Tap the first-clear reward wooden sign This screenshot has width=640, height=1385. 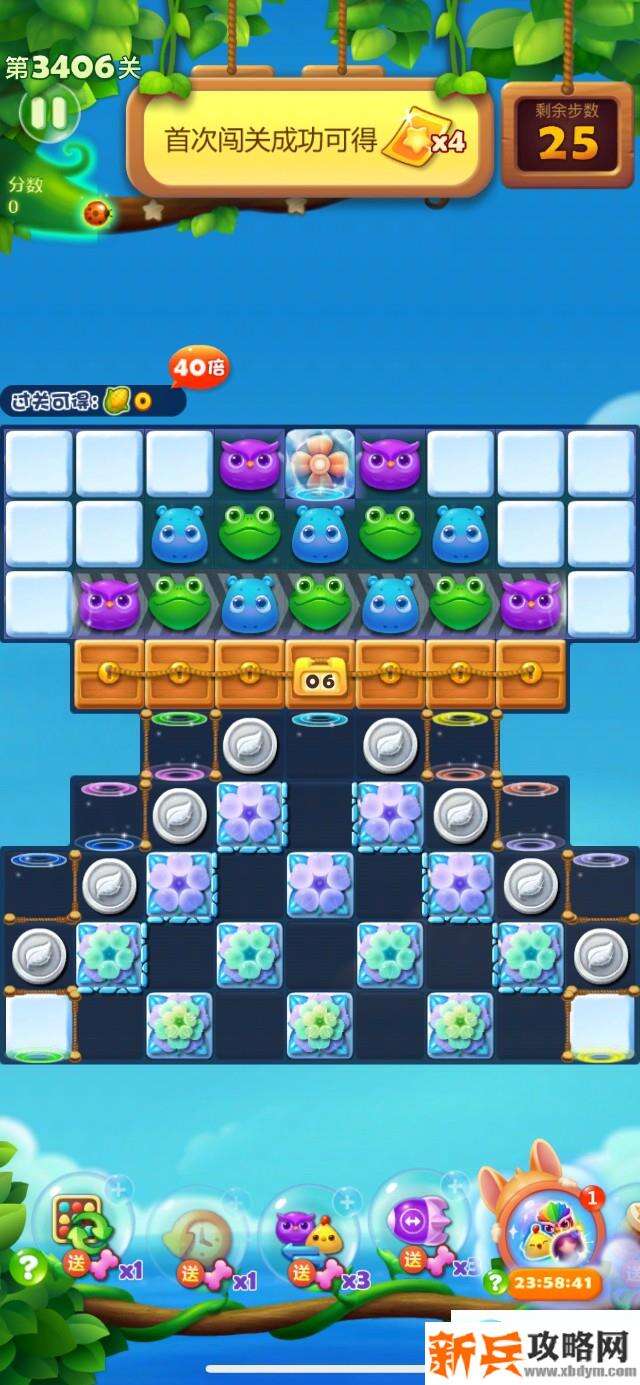click(x=310, y=140)
